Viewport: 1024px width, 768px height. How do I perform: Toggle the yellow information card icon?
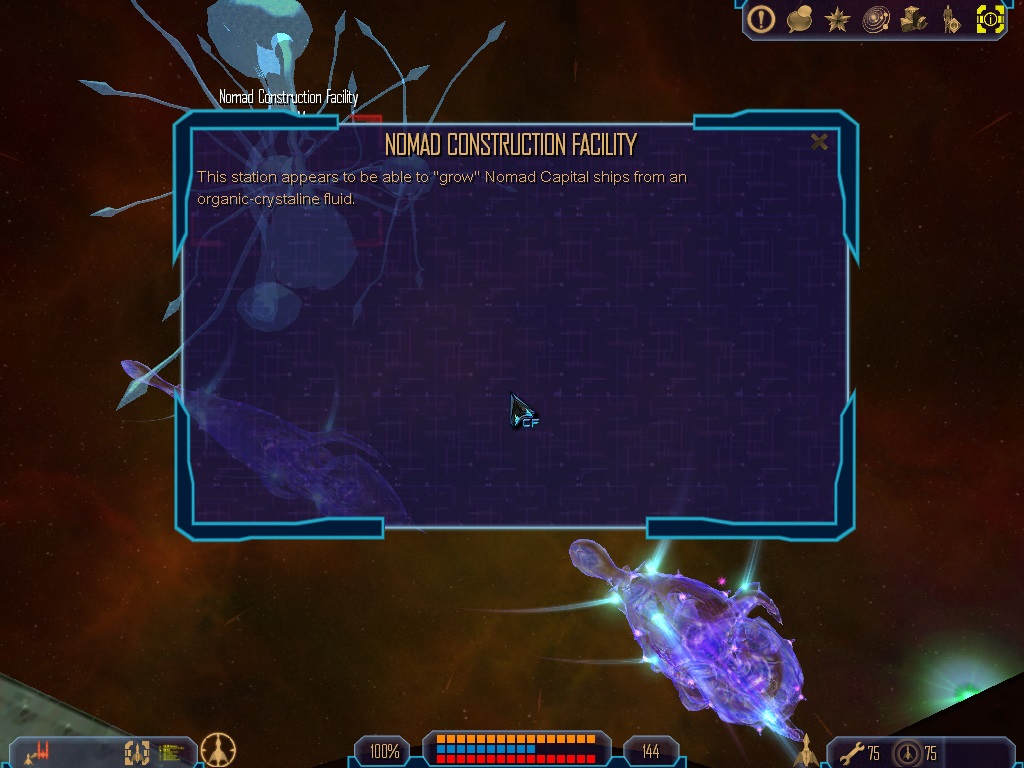(x=989, y=19)
